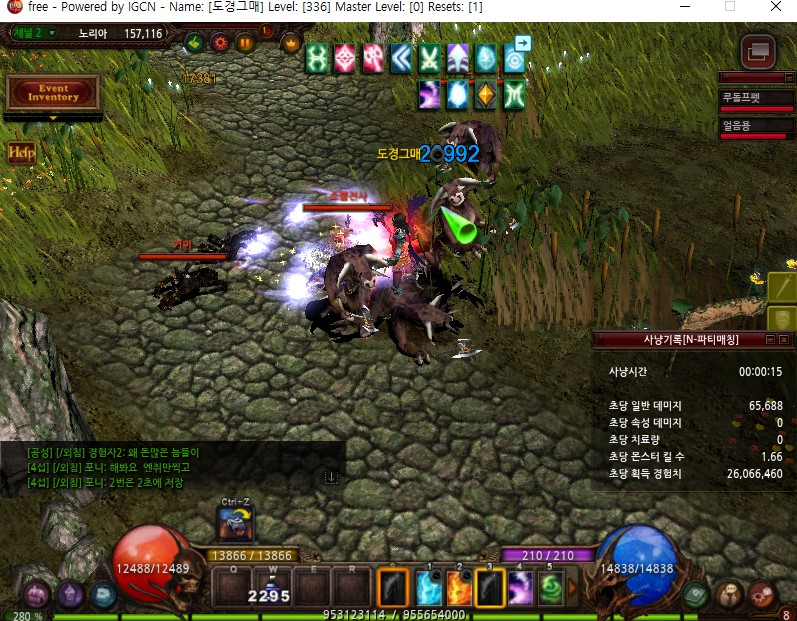Open the Event Inventory
Viewport: 797px width, 621px height.
(53, 92)
